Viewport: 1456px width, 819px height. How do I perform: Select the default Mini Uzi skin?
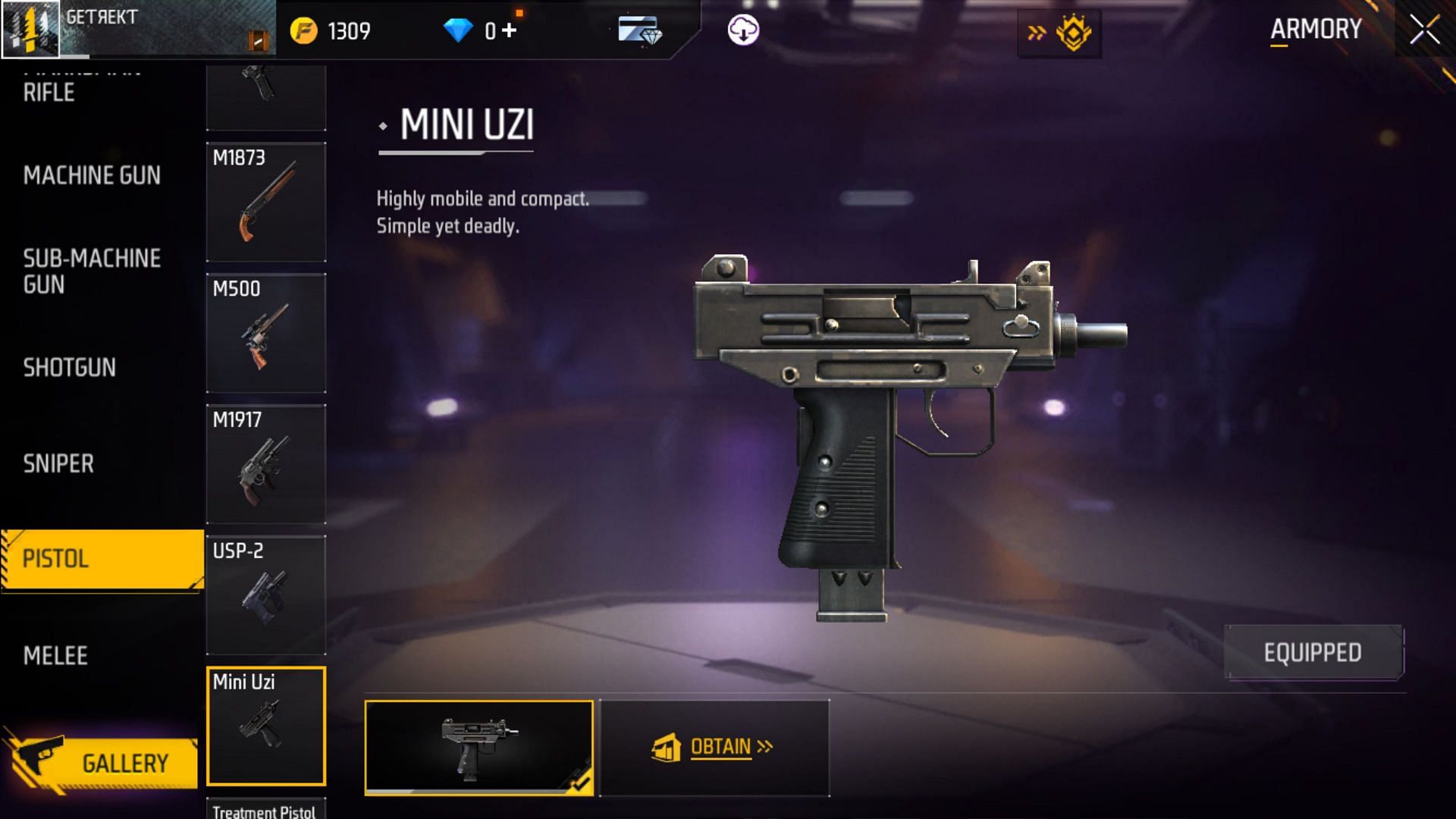[479, 747]
